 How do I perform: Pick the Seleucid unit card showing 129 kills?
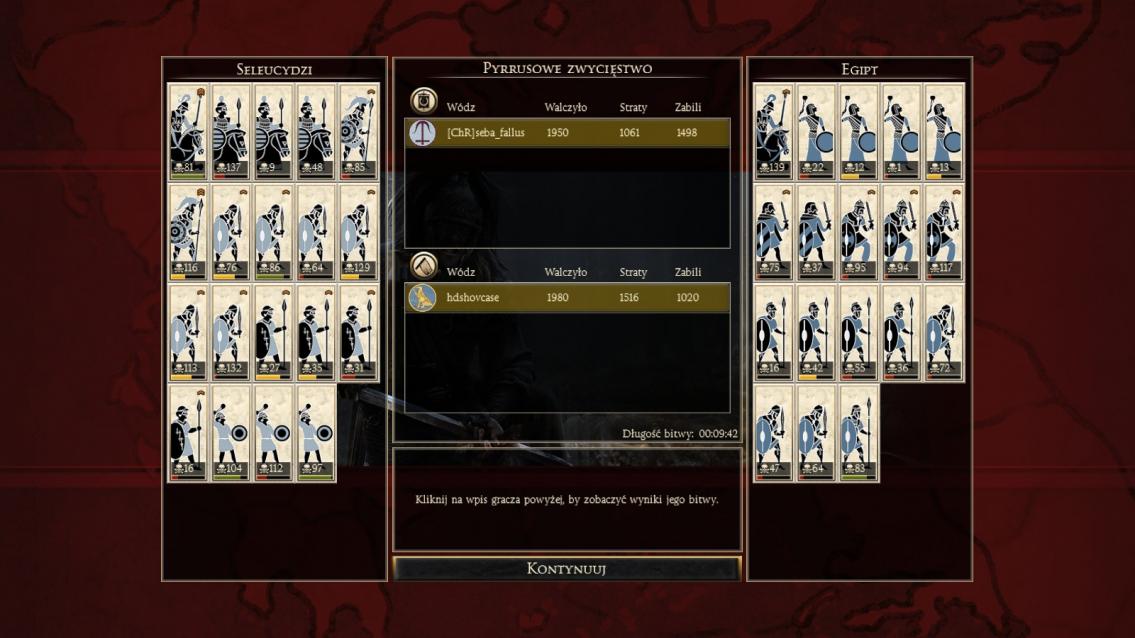359,232
